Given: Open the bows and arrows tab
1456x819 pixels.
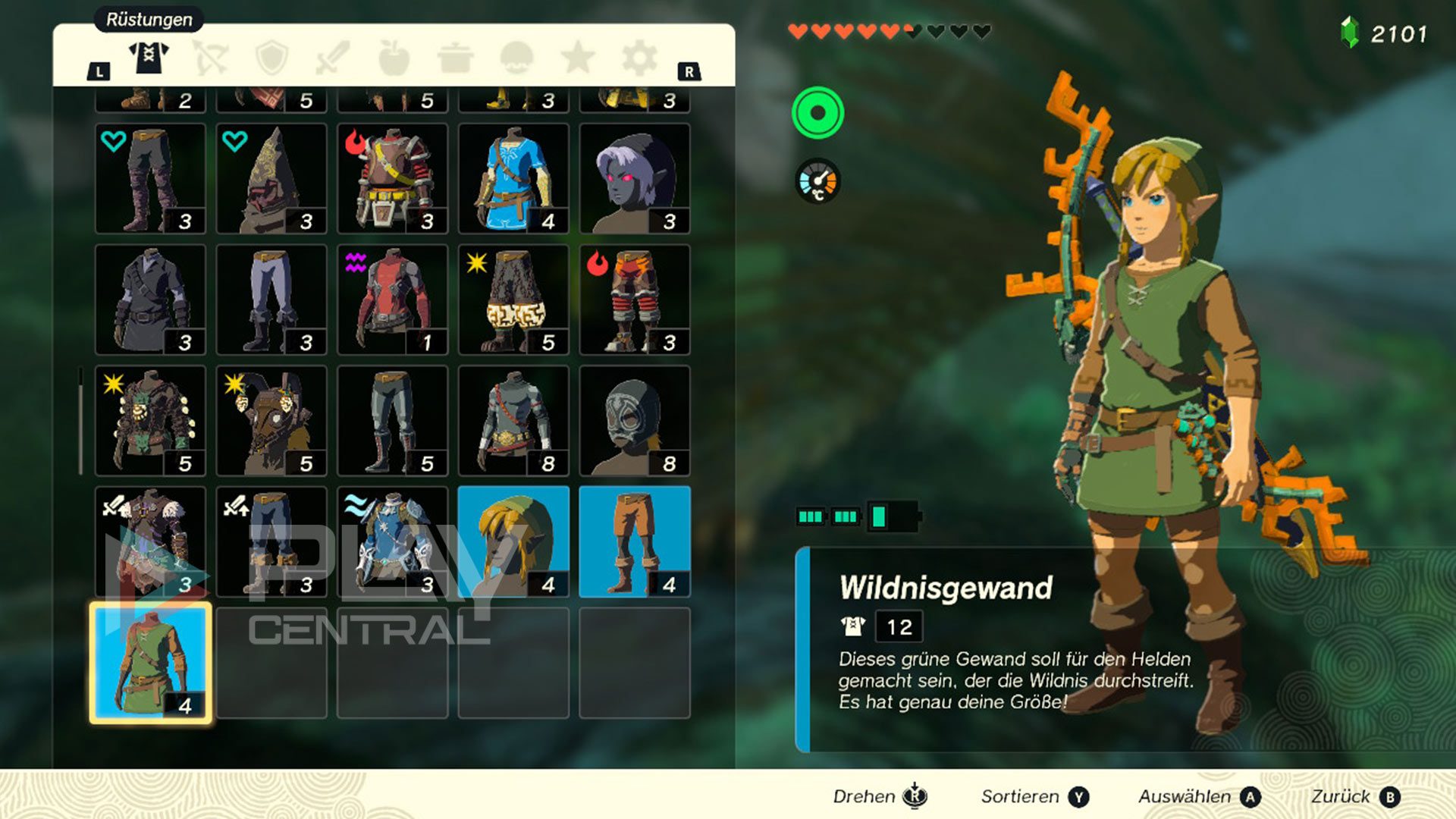Looking at the screenshot, I should tap(210, 58).
